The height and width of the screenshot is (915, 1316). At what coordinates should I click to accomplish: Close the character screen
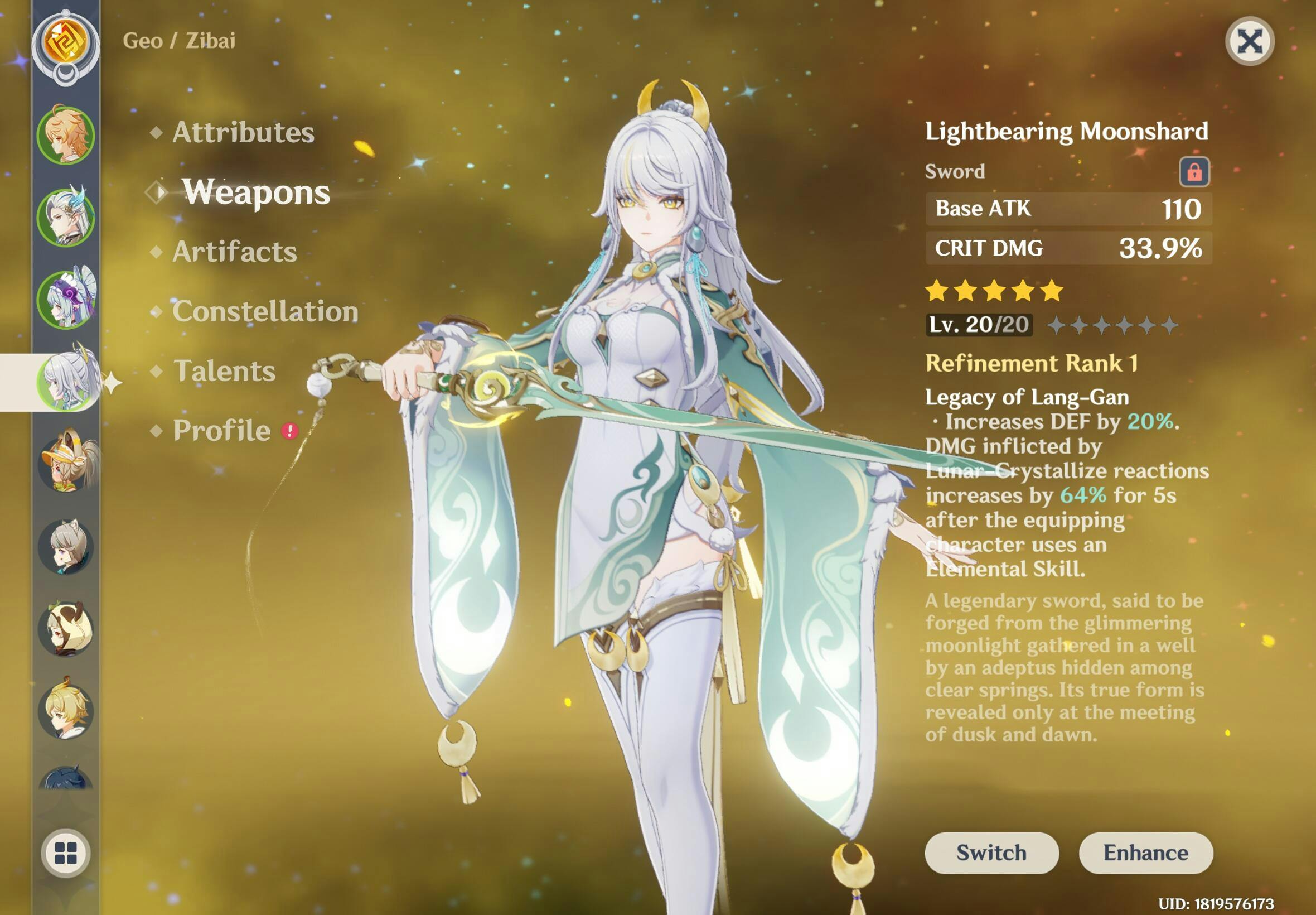pos(1249,41)
